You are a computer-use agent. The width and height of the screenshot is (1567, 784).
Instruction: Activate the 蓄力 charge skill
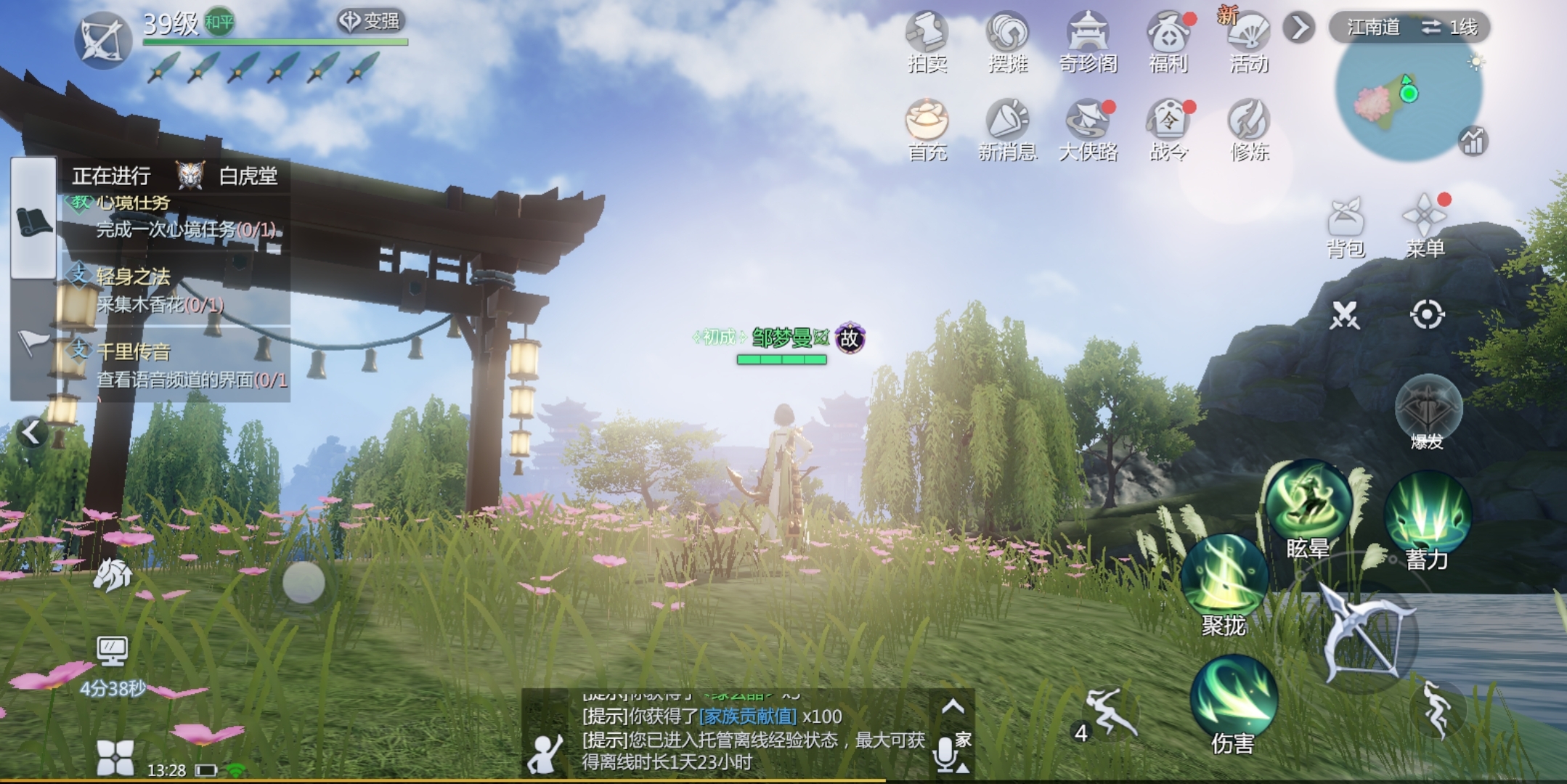click(1427, 517)
